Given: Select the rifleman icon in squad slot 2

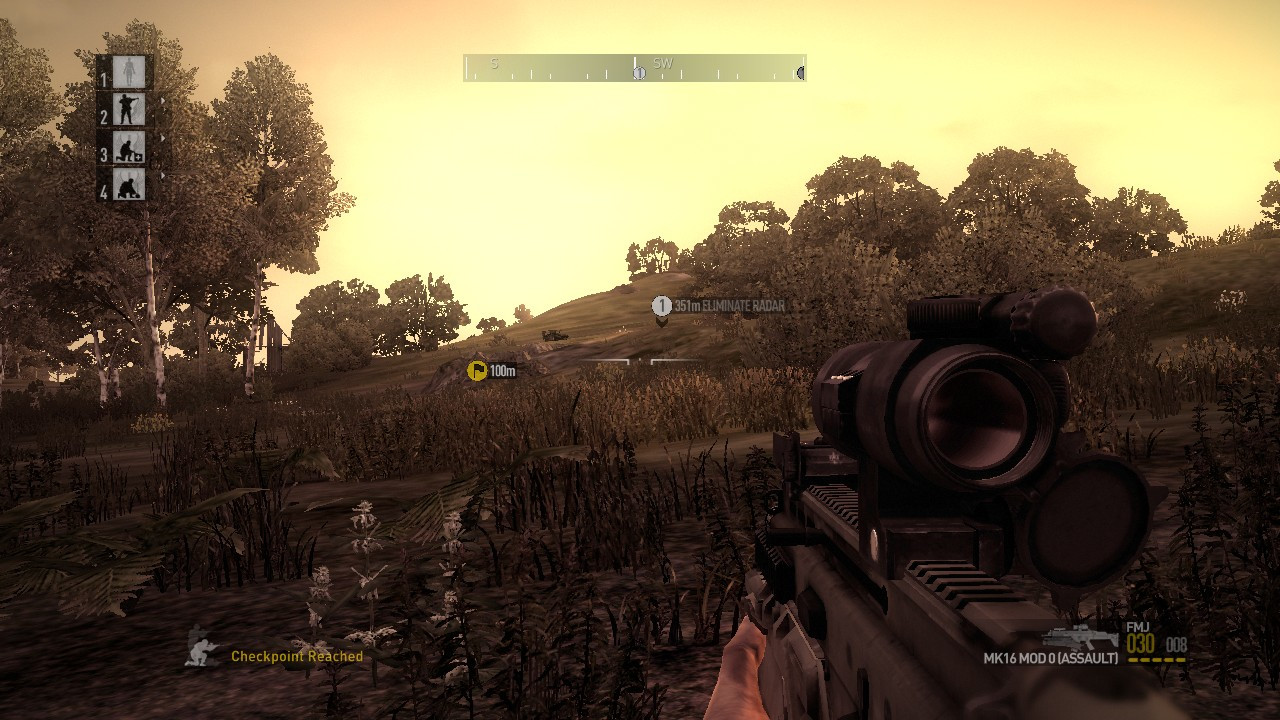Looking at the screenshot, I should pos(127,109).
